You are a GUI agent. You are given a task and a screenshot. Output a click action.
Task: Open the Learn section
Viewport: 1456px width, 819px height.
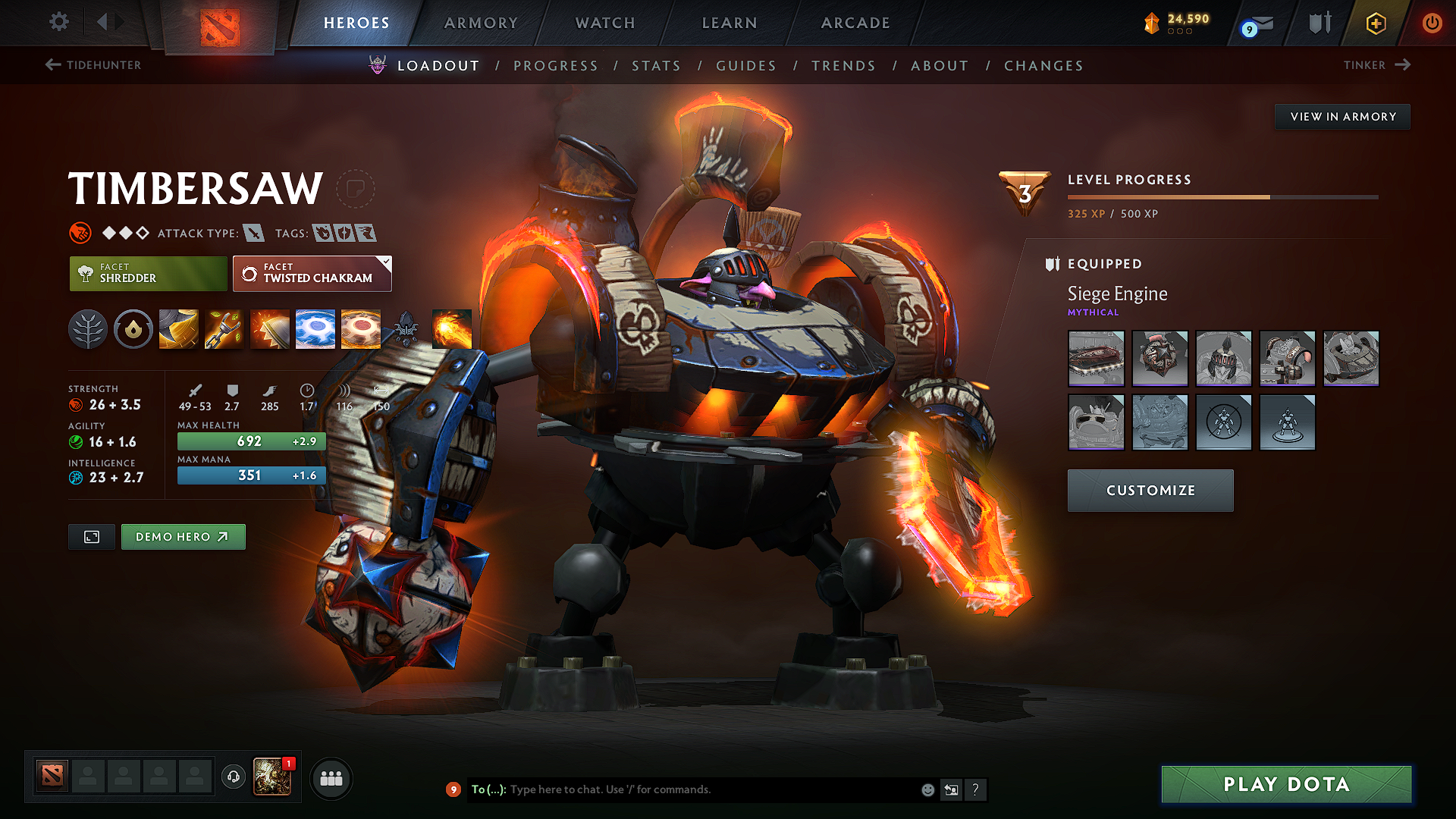pos(730,23)
